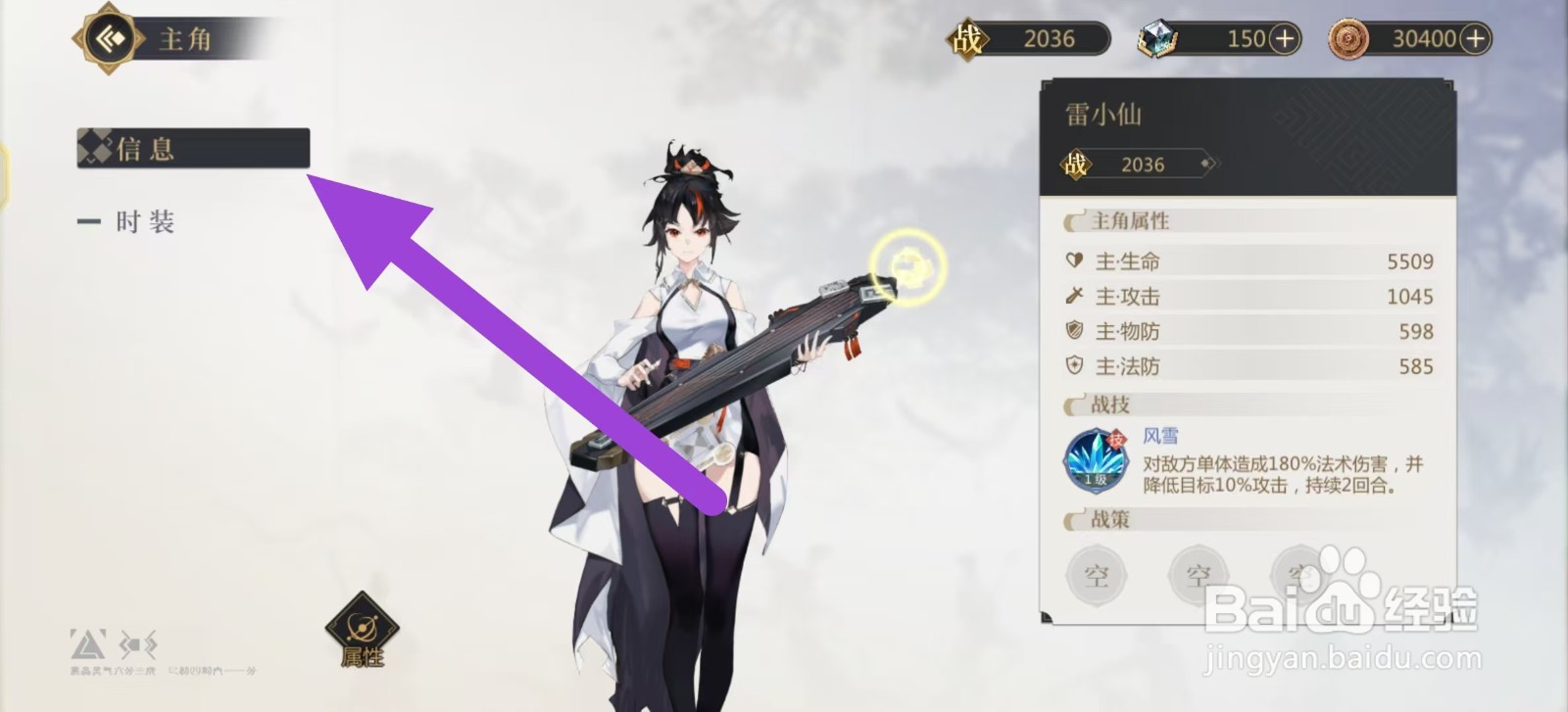
Task: Select the glowing icon near the instrument
Action: pyautogui.click(x=906, y=262)
